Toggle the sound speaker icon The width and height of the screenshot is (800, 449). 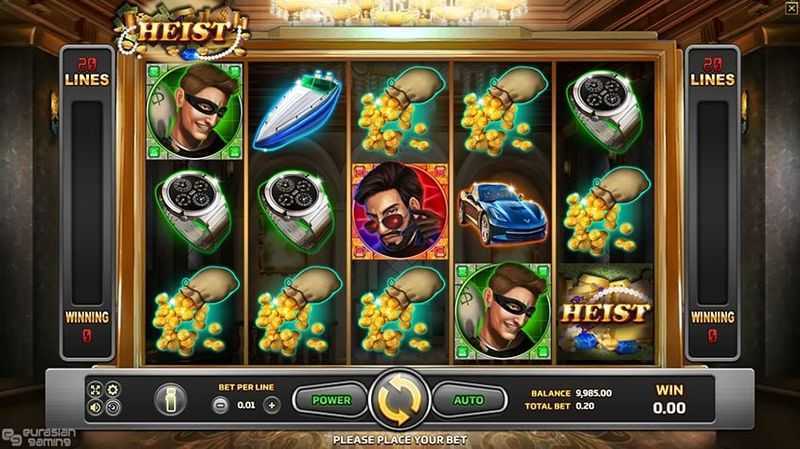[x=96, y=407]
